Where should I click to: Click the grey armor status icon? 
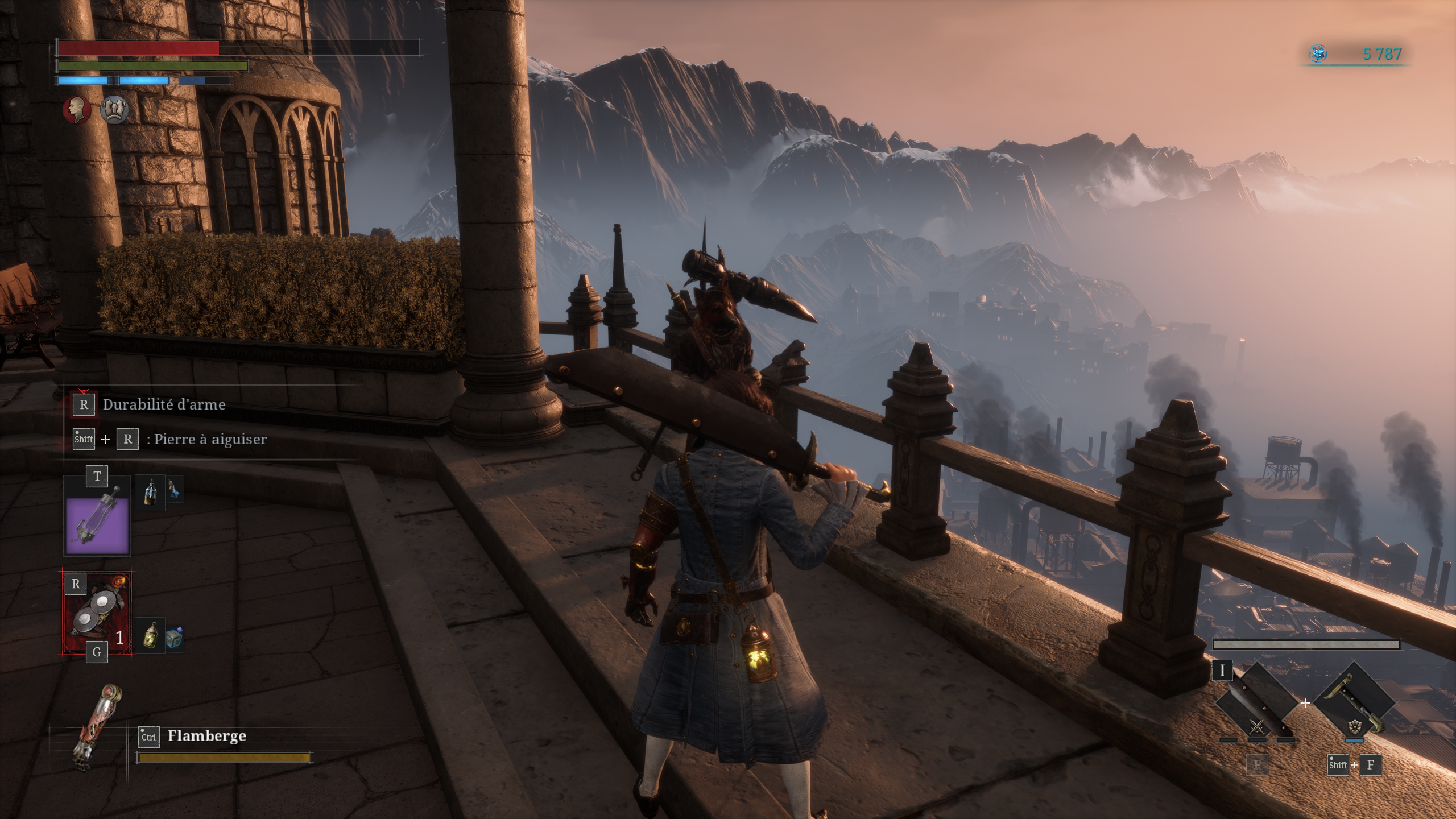point(114,109)
